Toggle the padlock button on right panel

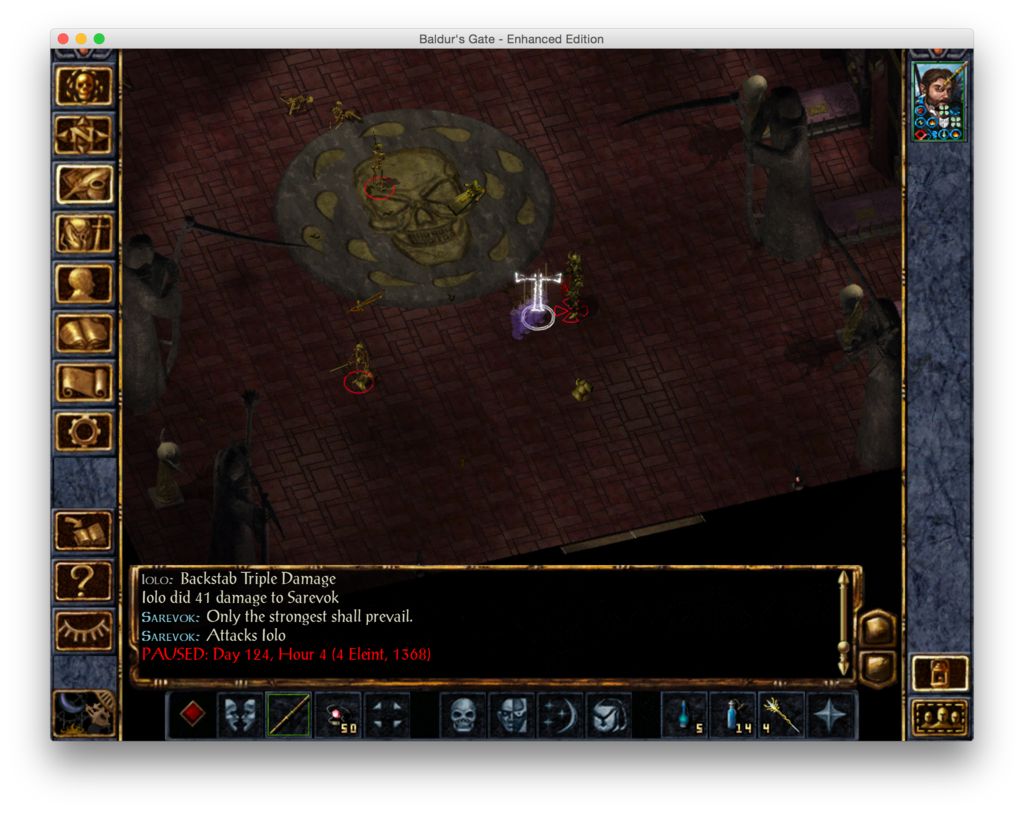pos(940,673)
